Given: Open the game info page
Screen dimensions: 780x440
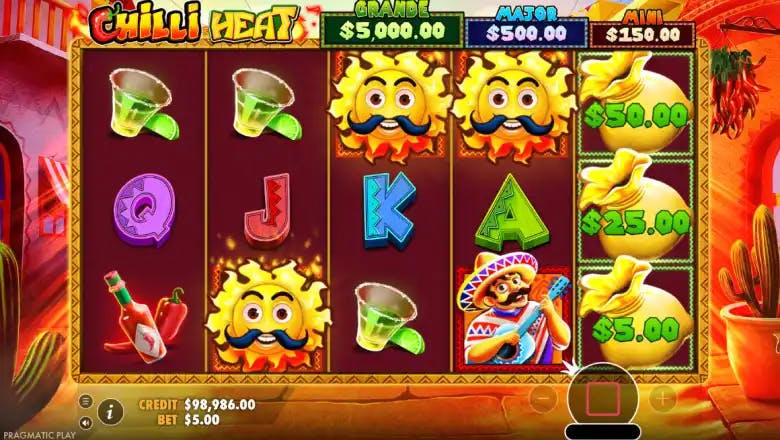Looking at the screenshot, I should pos(110,410).
